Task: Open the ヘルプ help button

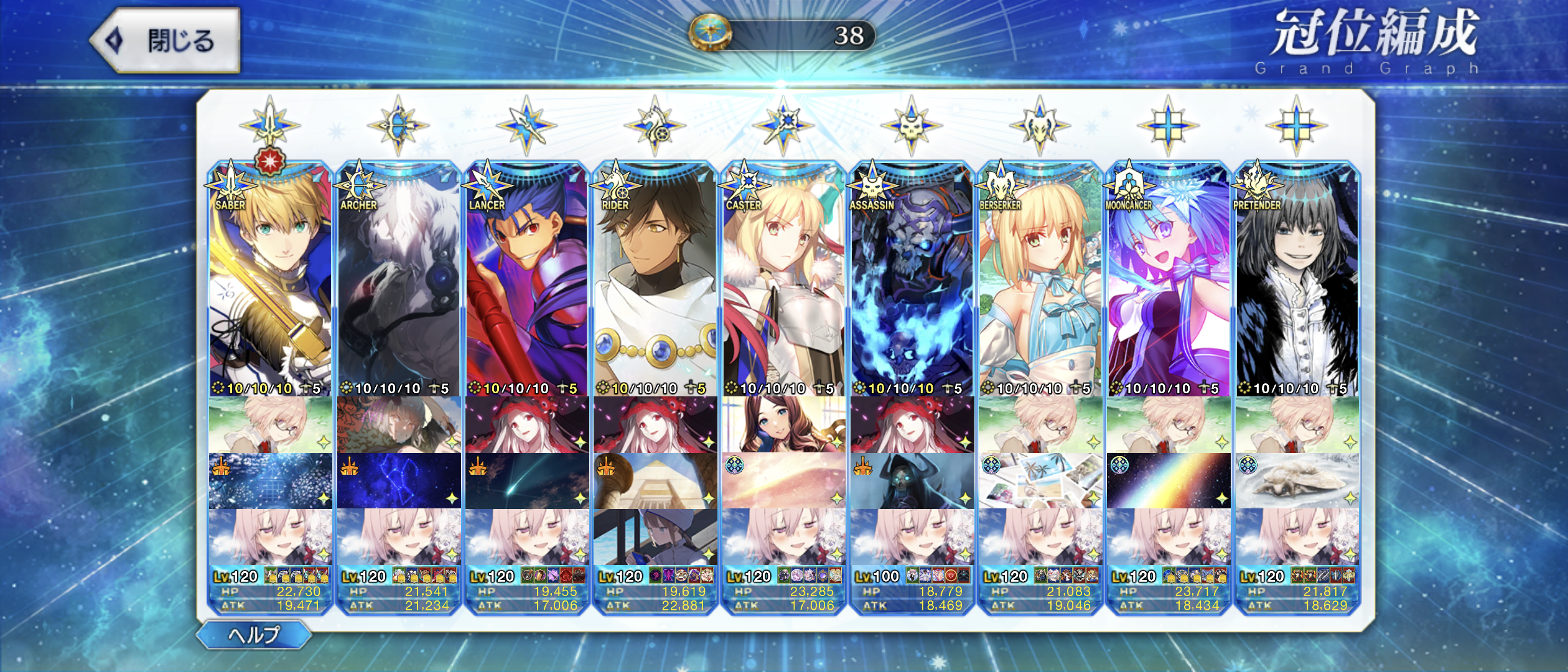Action: [254, 635]
